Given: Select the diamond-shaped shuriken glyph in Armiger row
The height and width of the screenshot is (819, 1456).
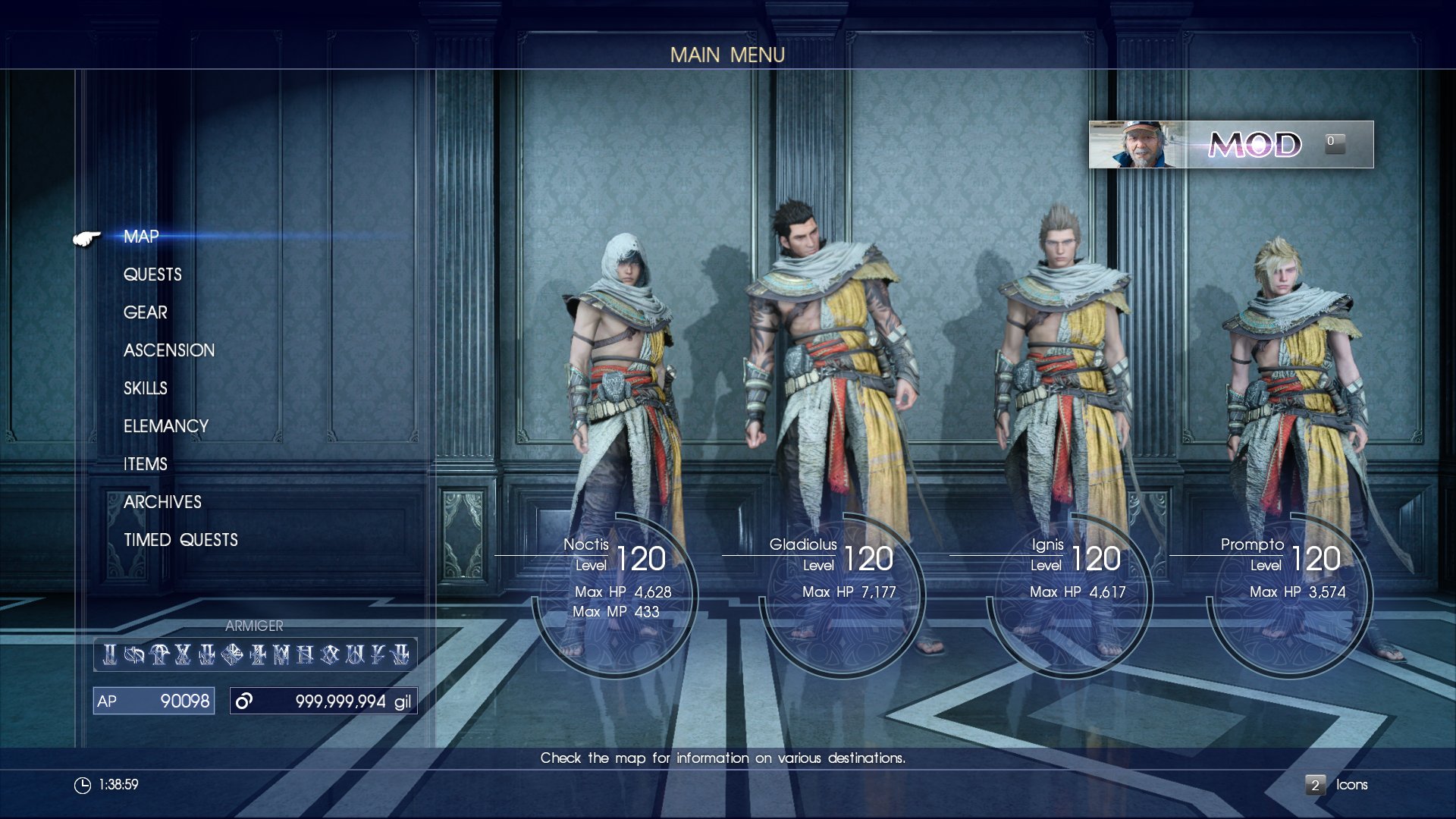Looking at the screenshot, I should (x=231, y=655).
